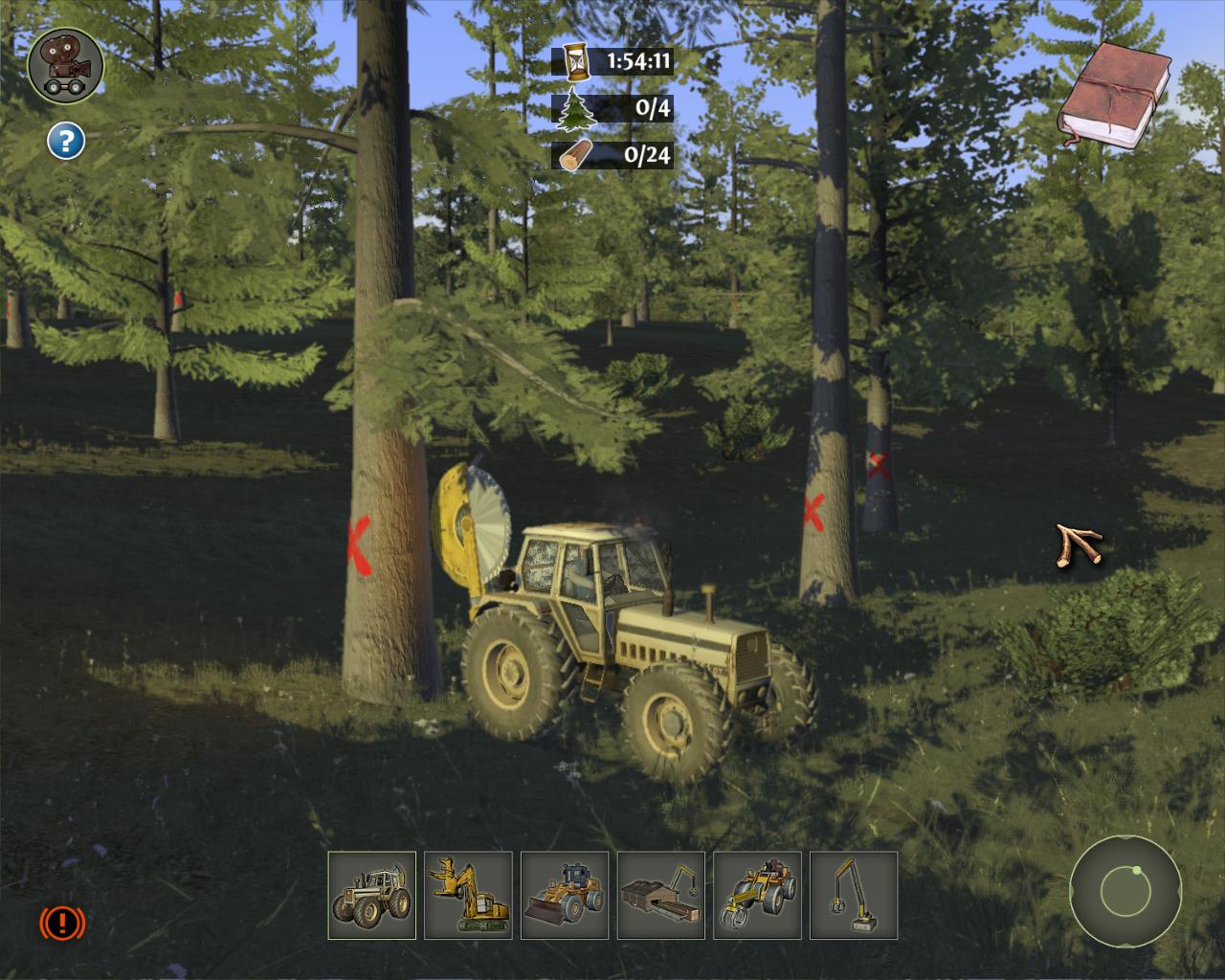Switch to the tracked harvester excavator
1225x980 pixels.
468,895
